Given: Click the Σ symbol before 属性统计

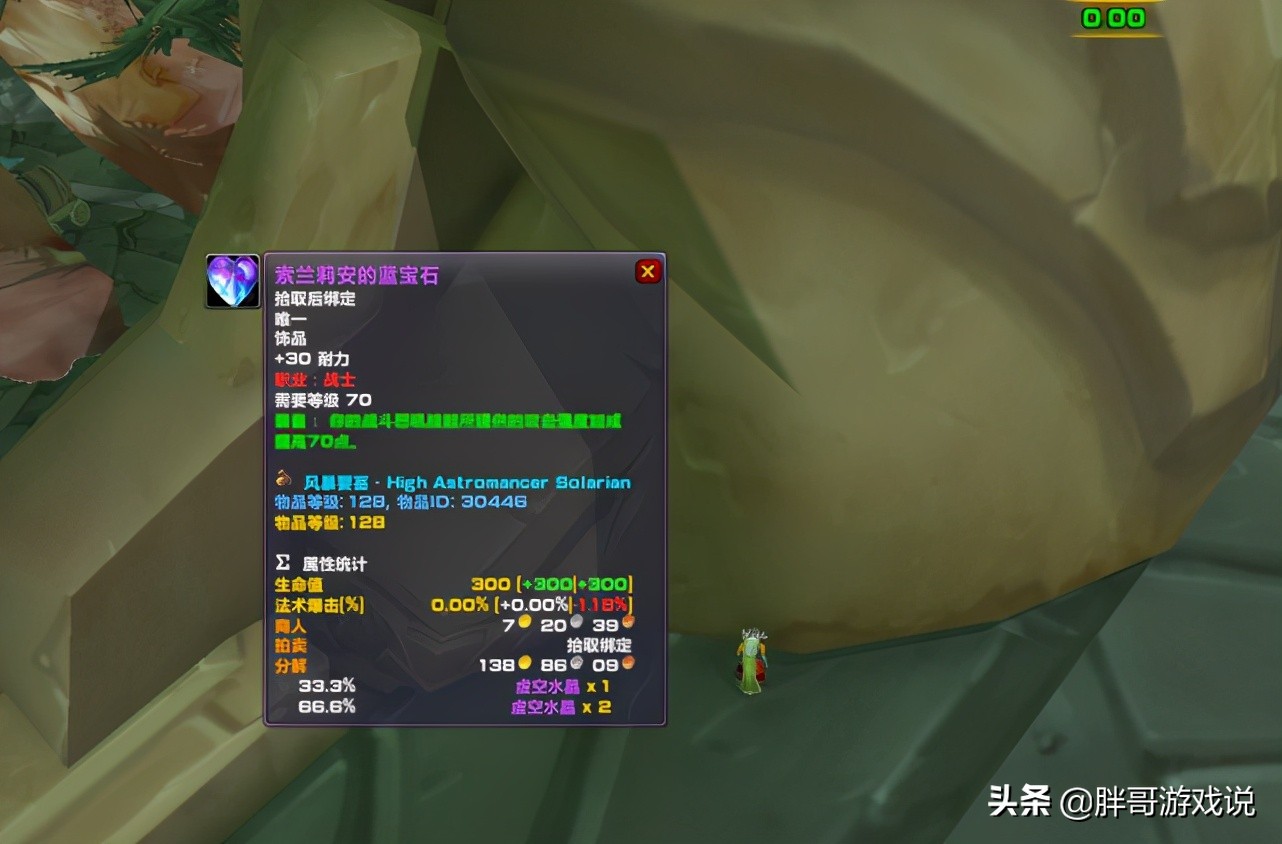Looking at the screenshot, I should click(x=283, y=562).
